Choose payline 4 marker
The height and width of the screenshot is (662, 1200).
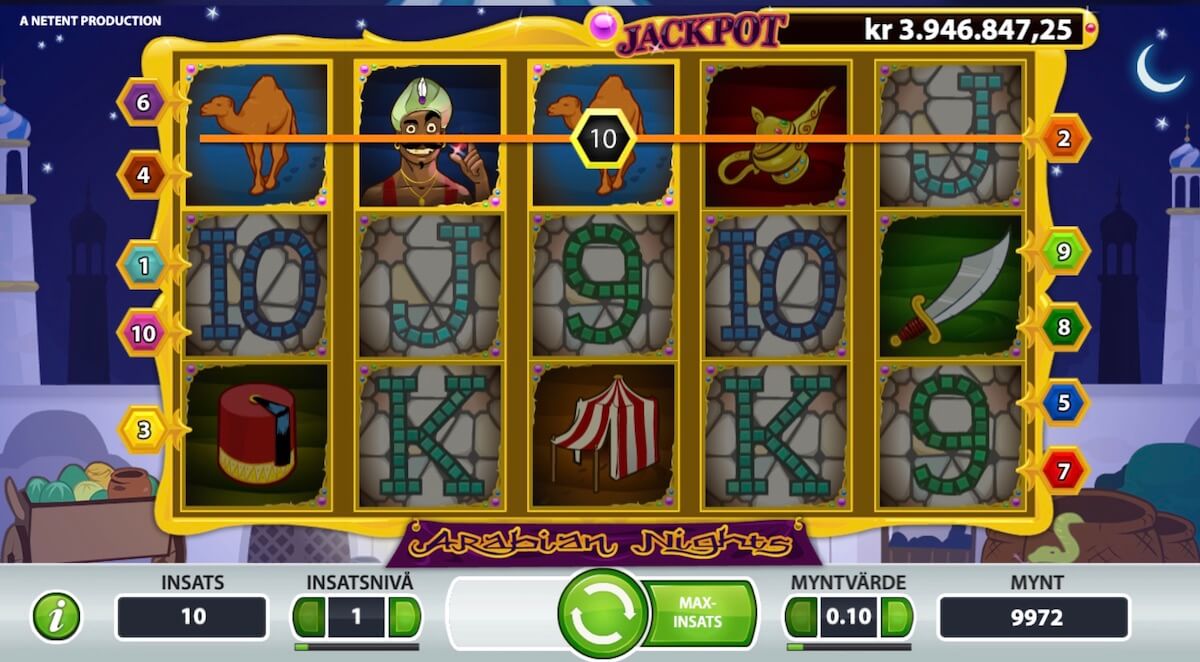(x=143, y=176)
